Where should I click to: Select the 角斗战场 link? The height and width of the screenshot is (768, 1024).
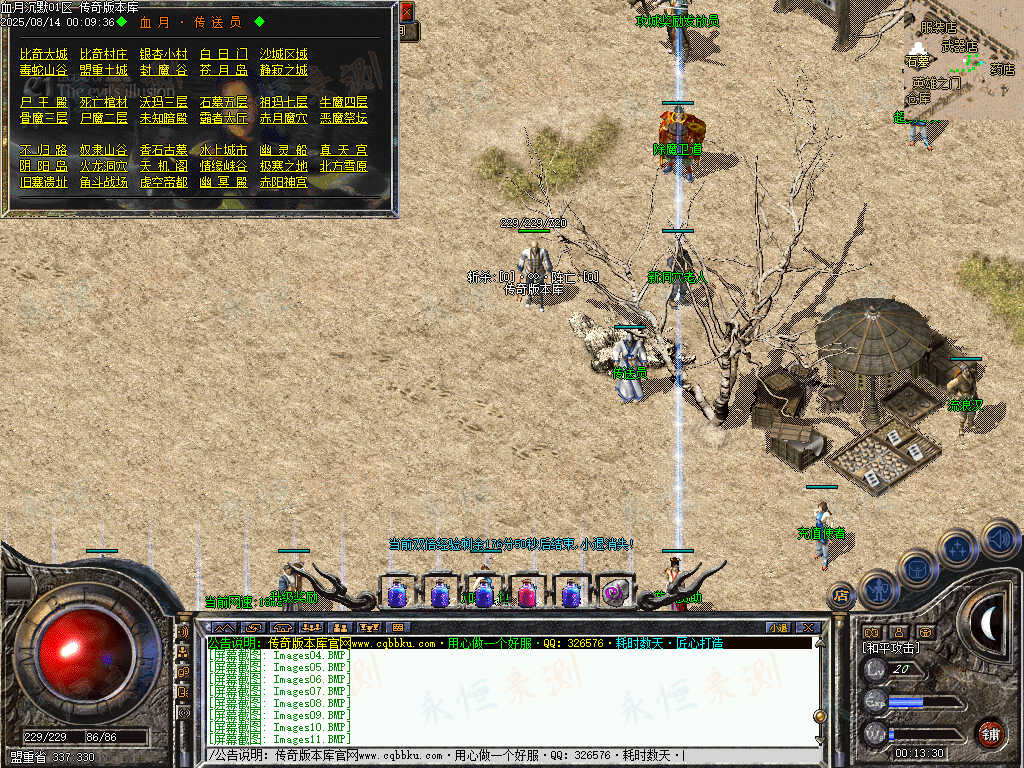click(104, 182)
